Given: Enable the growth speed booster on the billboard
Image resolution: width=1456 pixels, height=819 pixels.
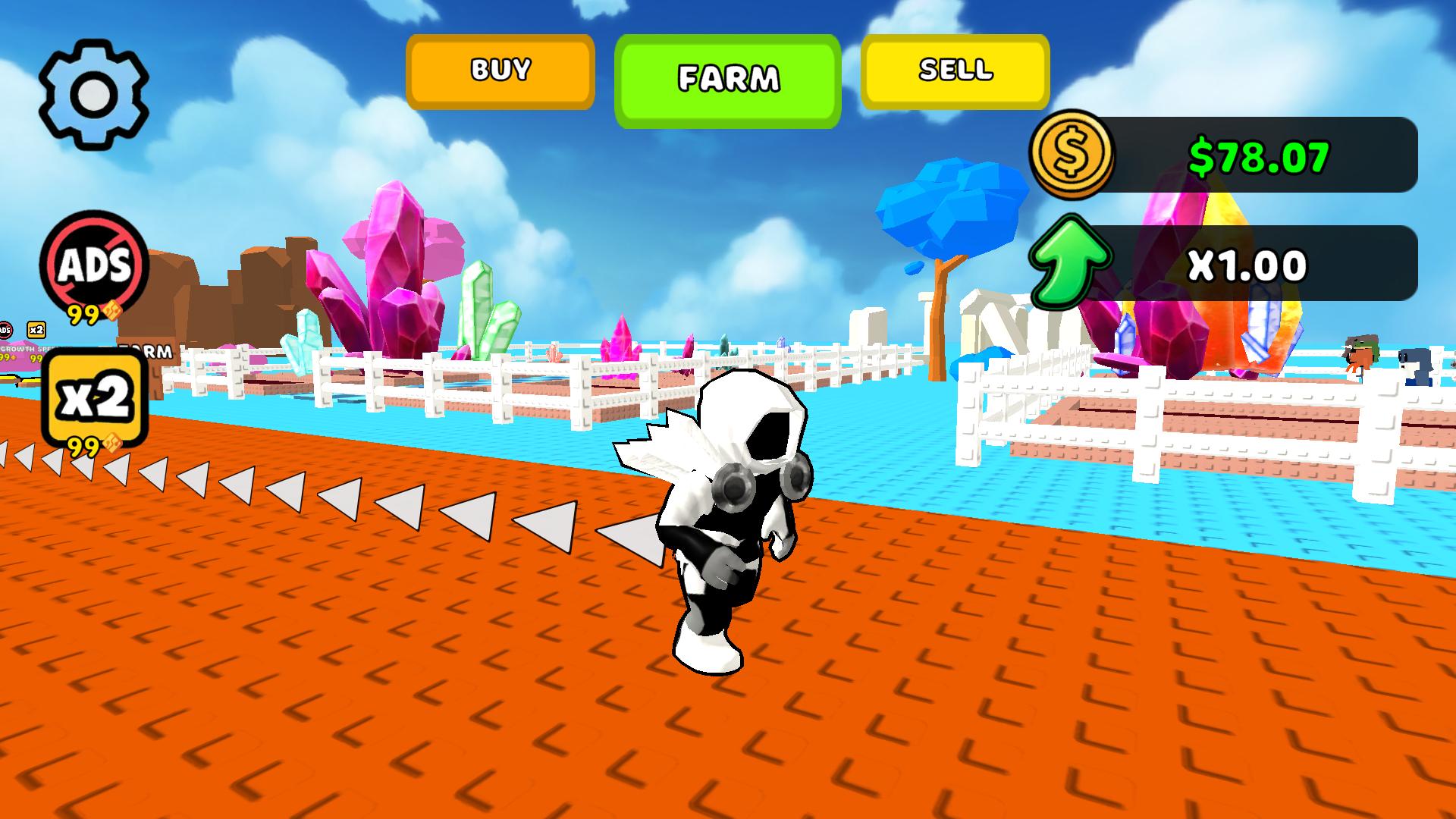Looking at the screenshot, I should [23, 350].
